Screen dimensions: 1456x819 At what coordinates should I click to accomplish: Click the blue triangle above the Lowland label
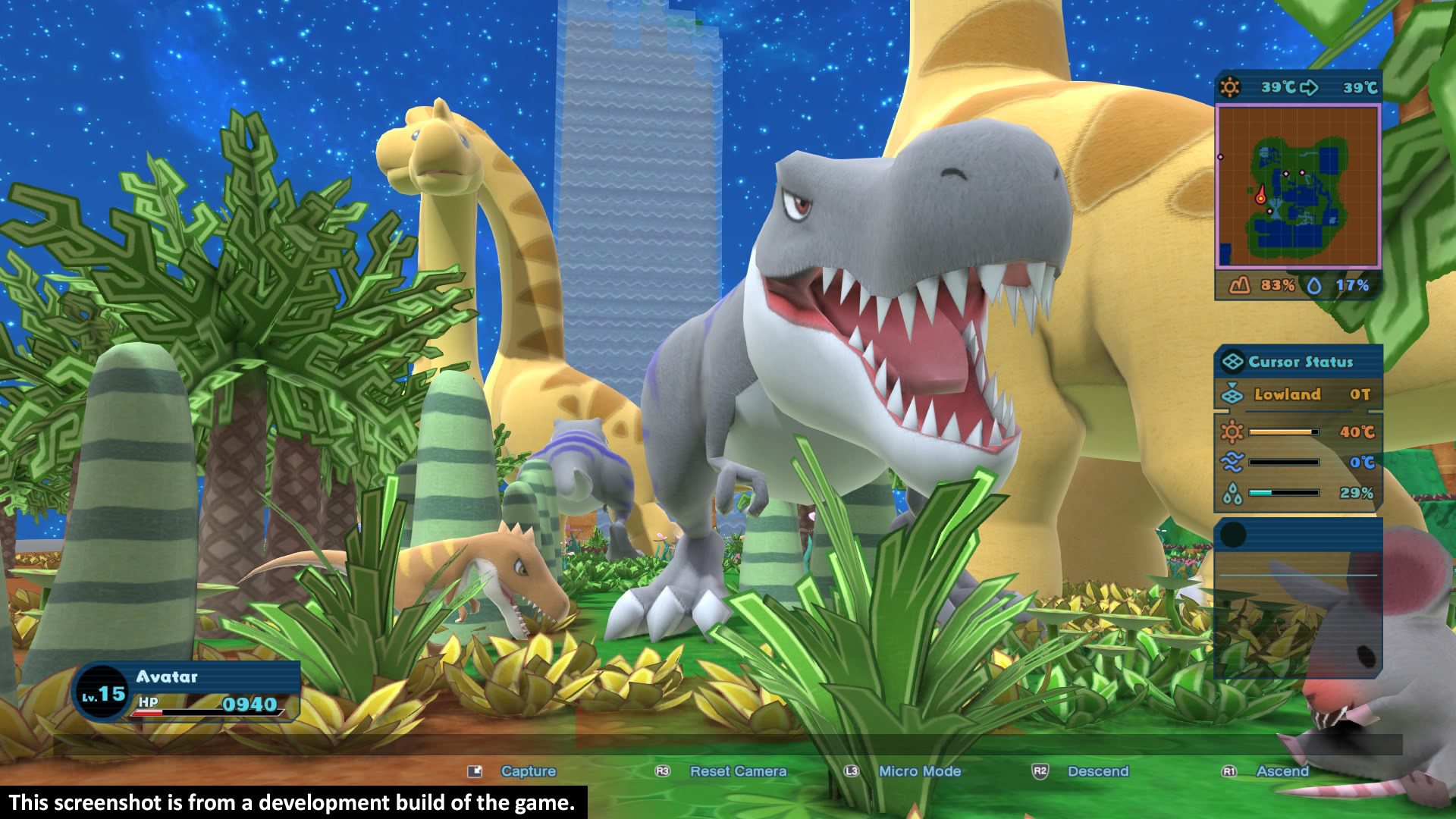point(1232,385)
